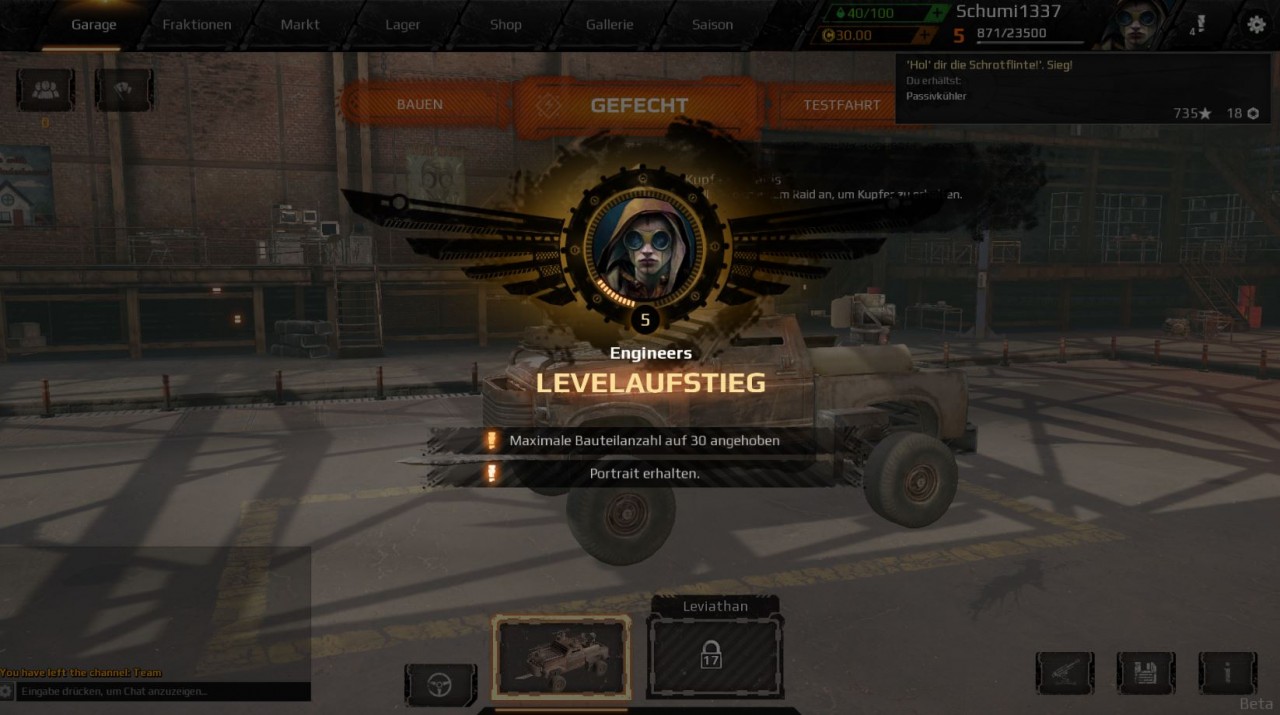
Task: Open the player group icon
Action: tap(45, 90)
